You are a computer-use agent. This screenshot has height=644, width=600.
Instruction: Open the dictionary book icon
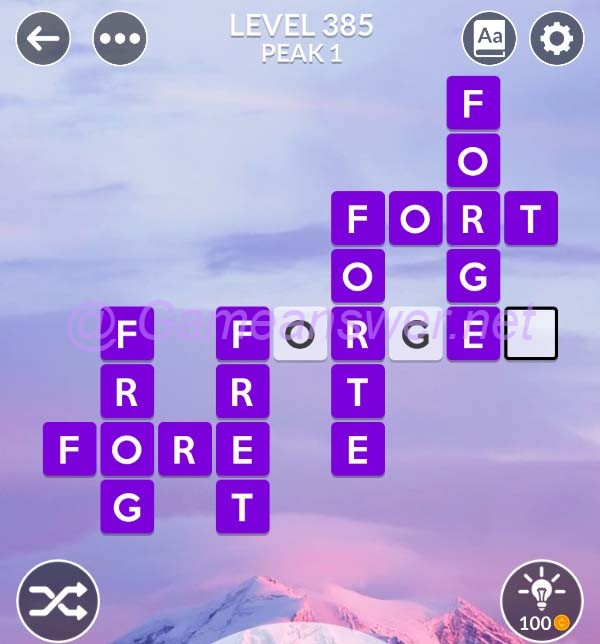click(489, 39)
